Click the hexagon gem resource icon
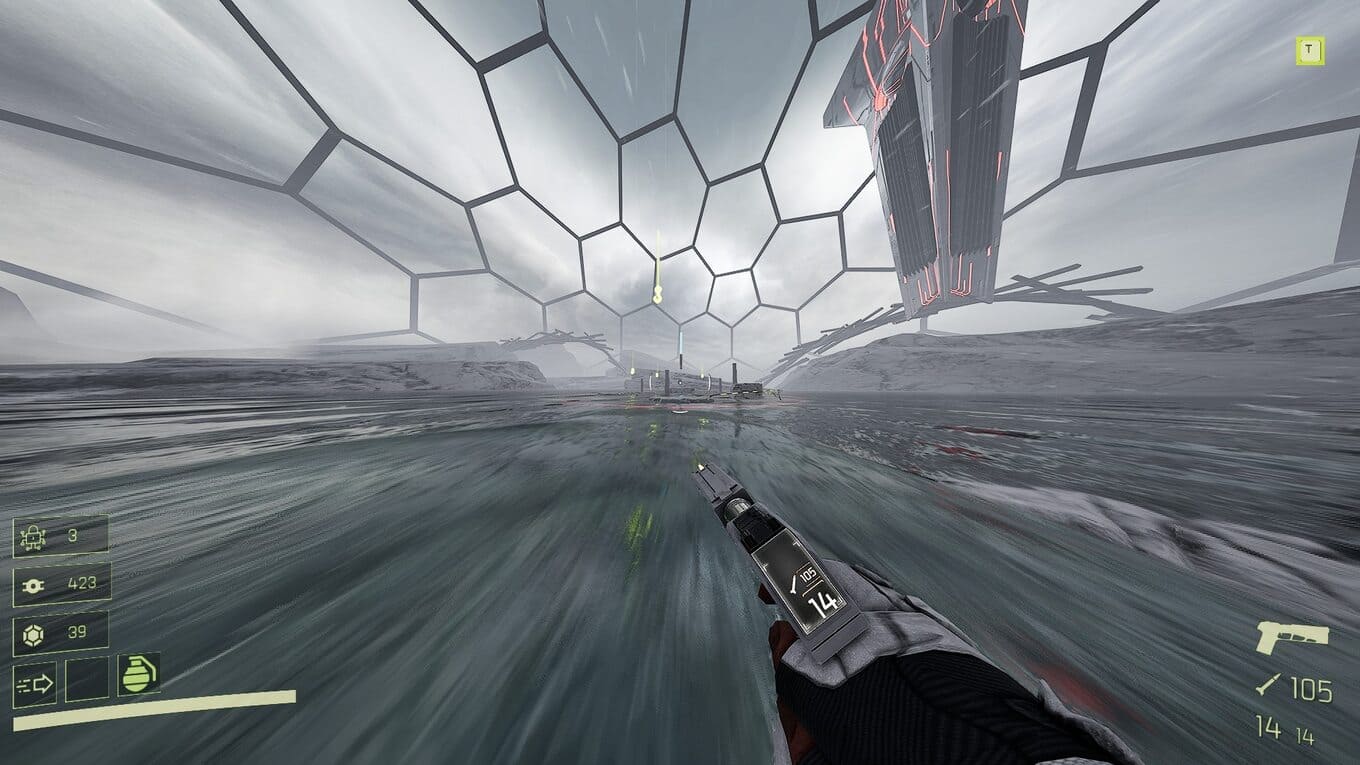The width and height of the screenshot is (1360, 765). [x=32, y=632]
